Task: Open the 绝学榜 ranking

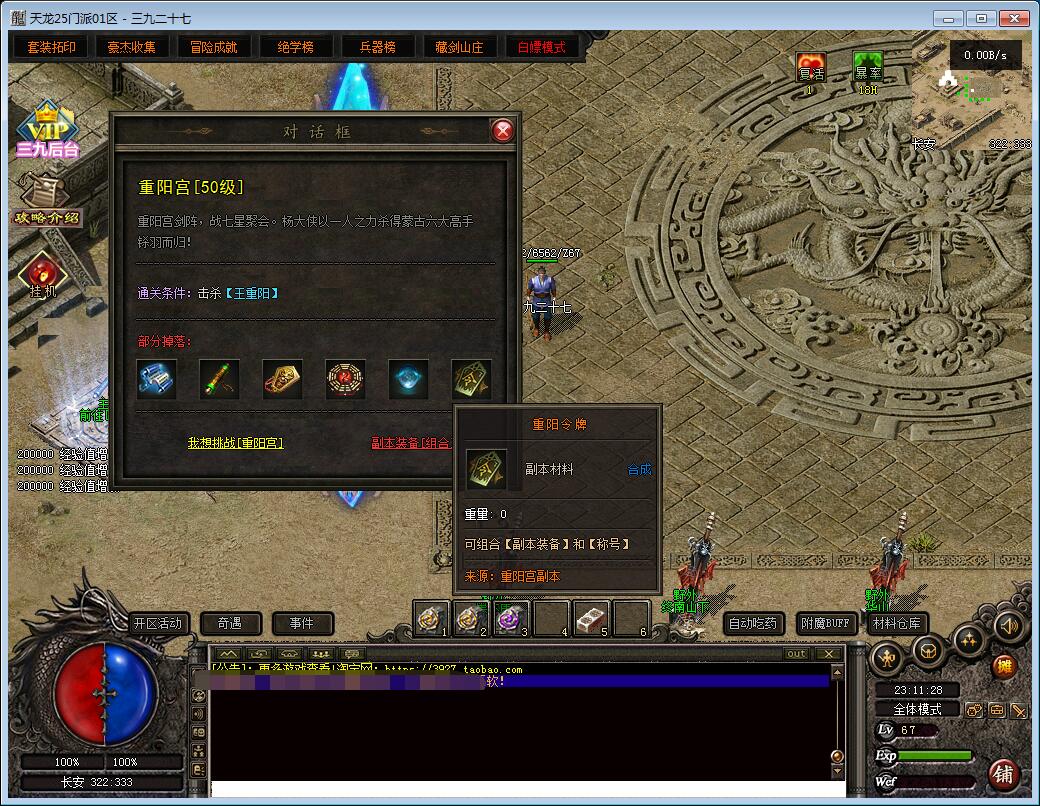Action: coord(295,47)
